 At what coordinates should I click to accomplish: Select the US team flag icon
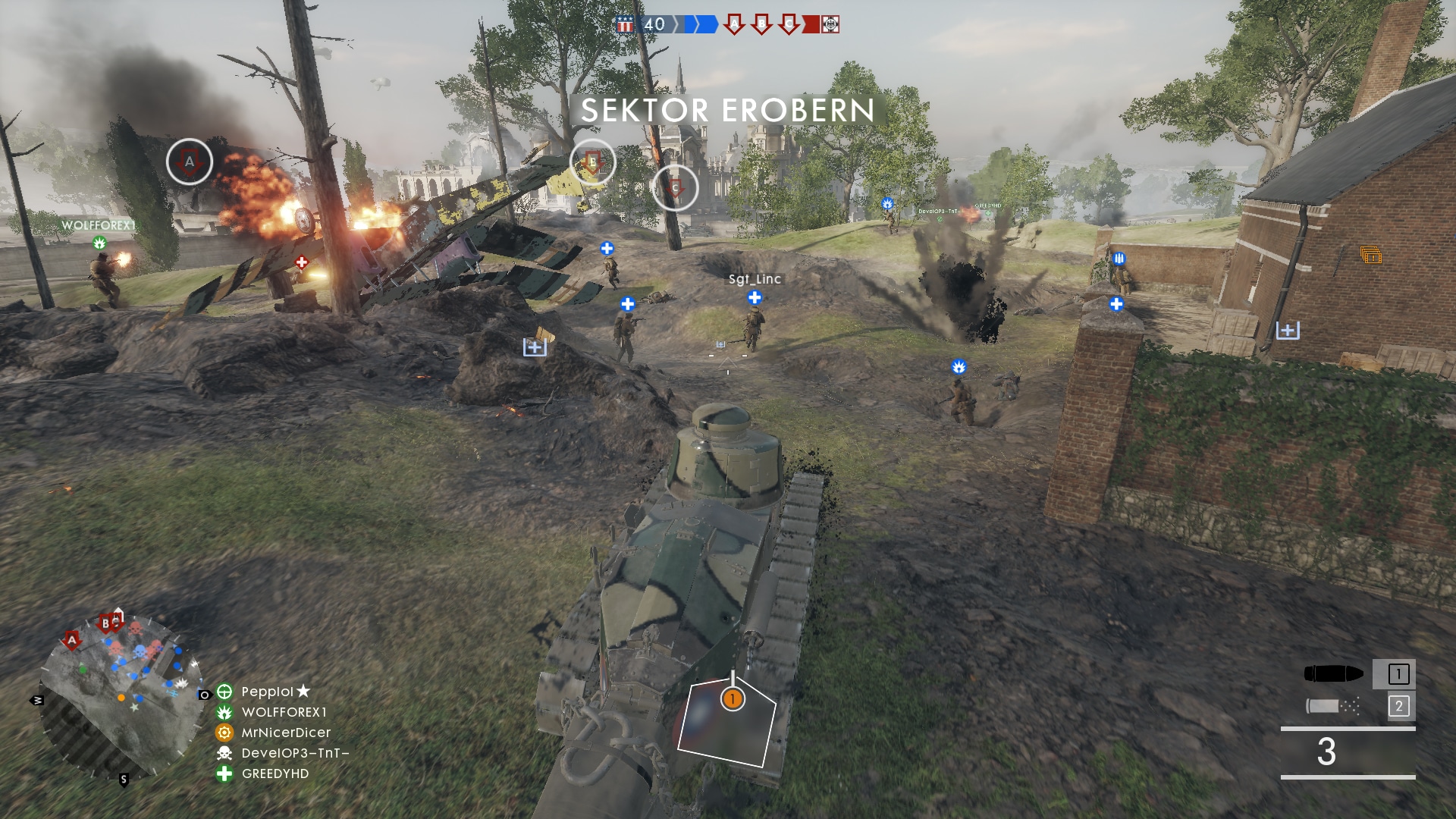tap(625, 25)
